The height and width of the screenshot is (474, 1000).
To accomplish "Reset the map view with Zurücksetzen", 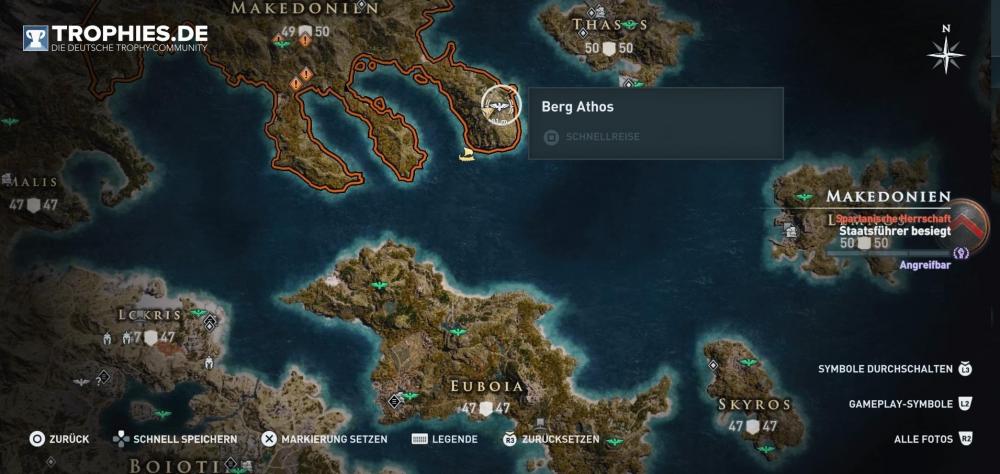I will (551, 439).
